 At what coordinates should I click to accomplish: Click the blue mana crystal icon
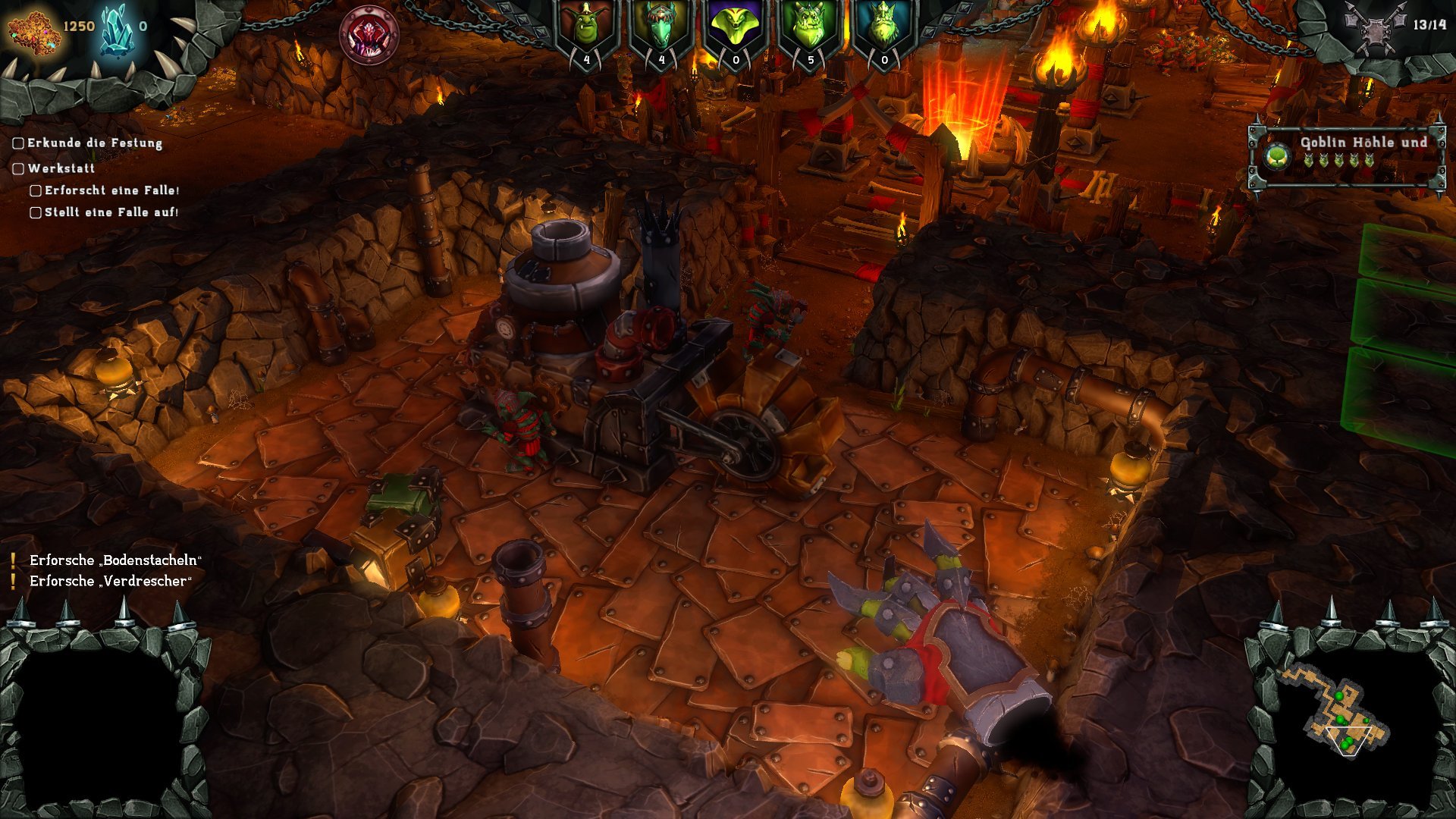click(x=115, y=29)
